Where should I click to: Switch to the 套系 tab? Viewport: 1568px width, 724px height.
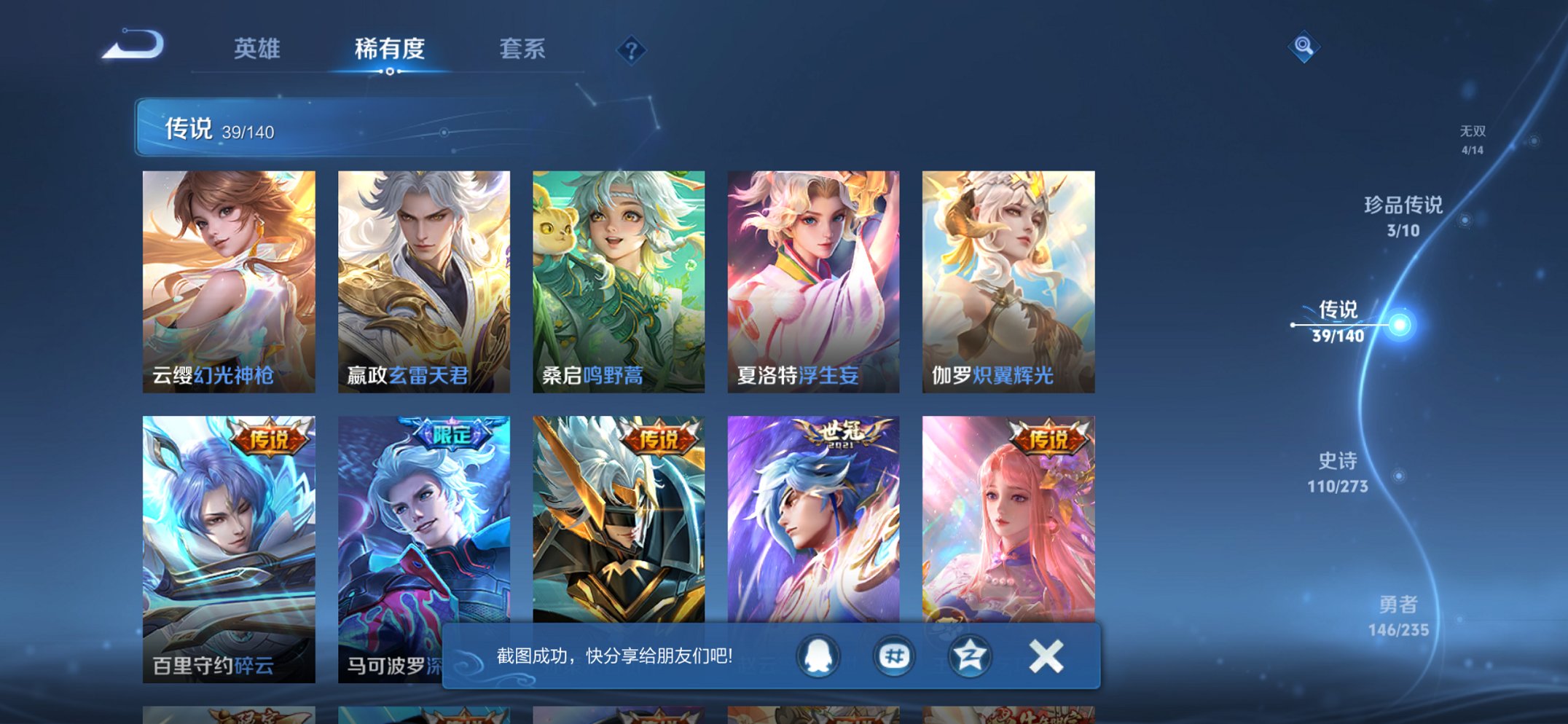click(x=523, y=48)
